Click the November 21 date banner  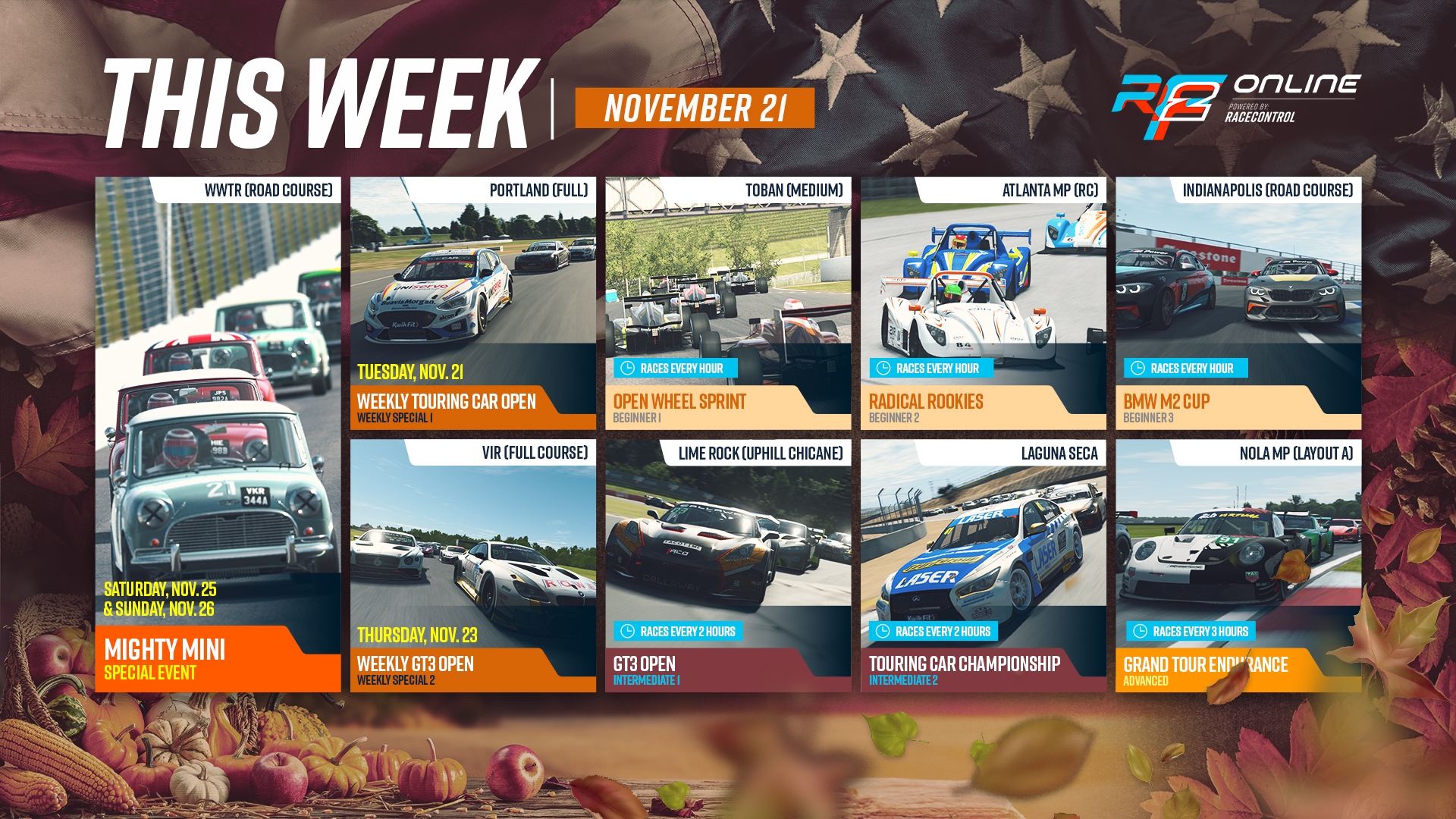pos(695,108)
